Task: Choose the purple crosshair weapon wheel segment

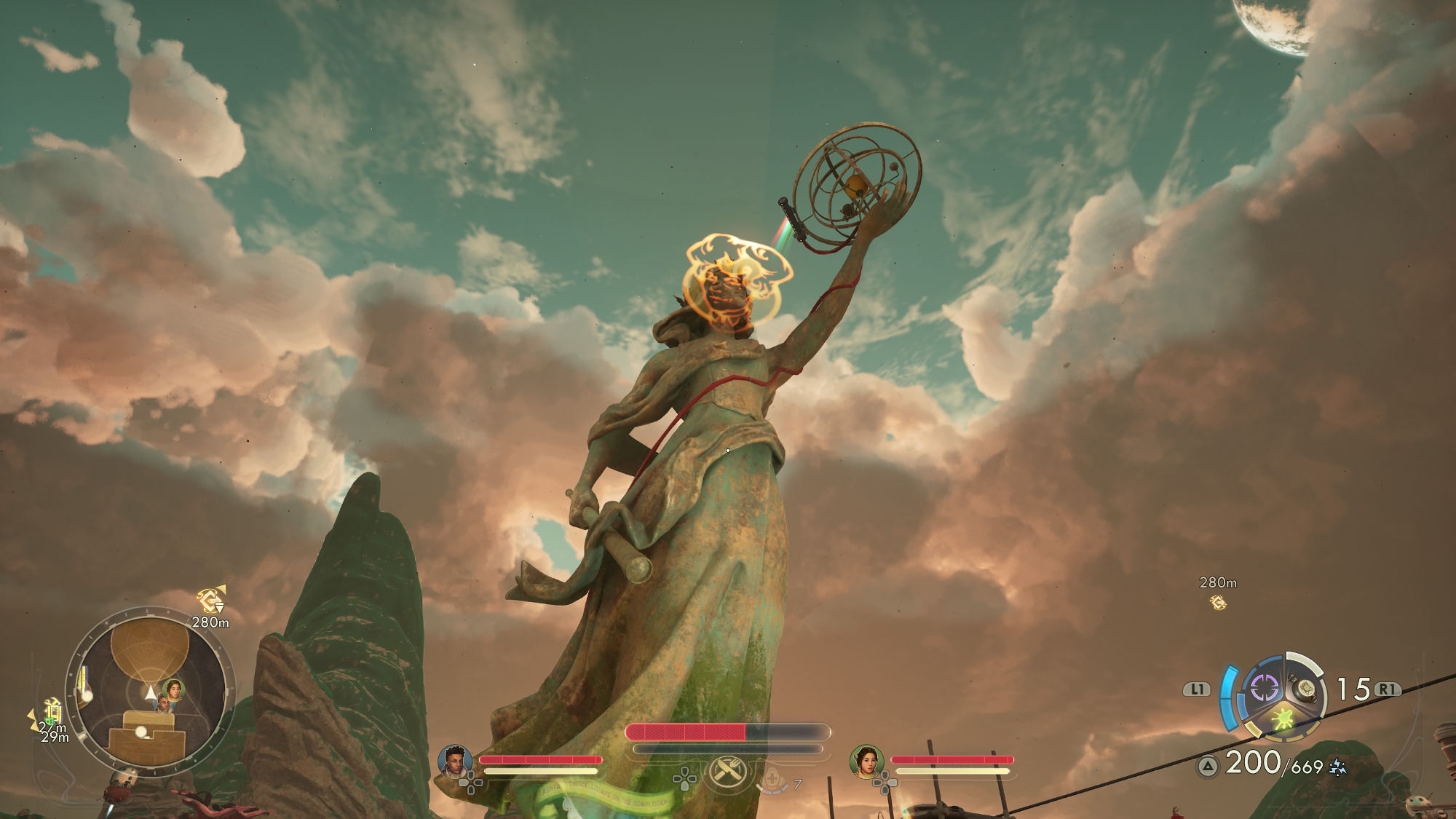Action: tap(1265, 688)
